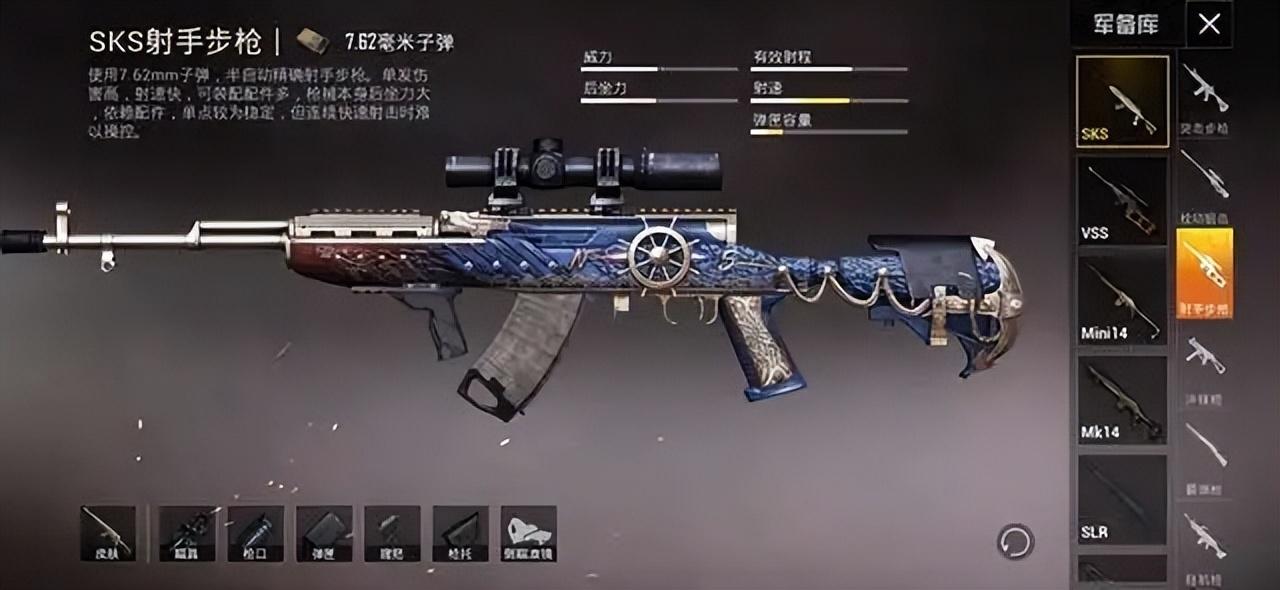
Task: Switch to the submachine gun (冲锋枪) category
Action: 1205,362
